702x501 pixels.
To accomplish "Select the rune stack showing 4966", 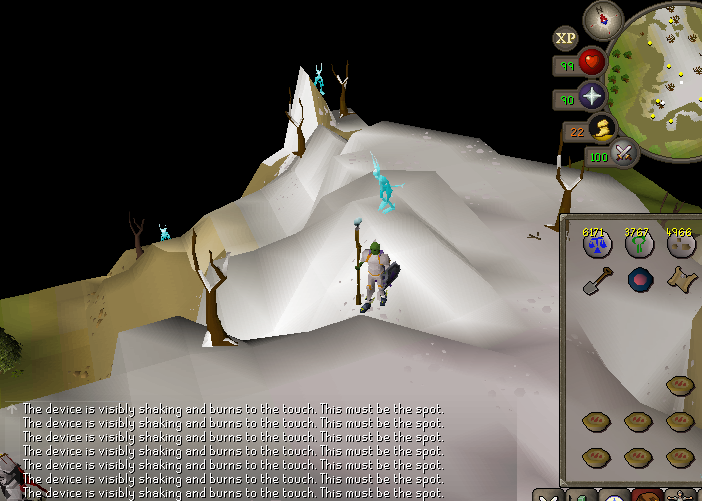I will tap(681, 243).
